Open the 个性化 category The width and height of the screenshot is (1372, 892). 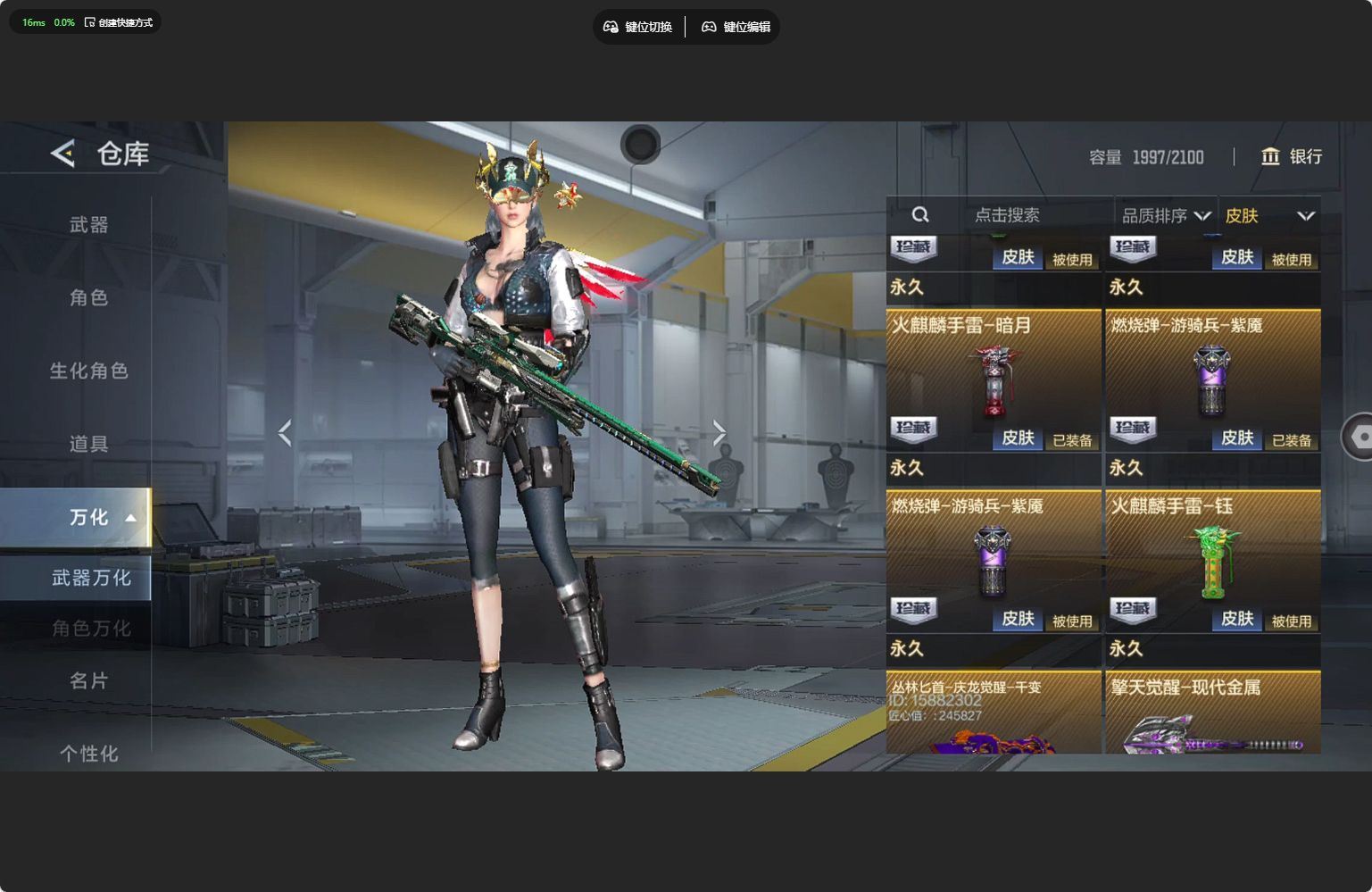point(88,754)
